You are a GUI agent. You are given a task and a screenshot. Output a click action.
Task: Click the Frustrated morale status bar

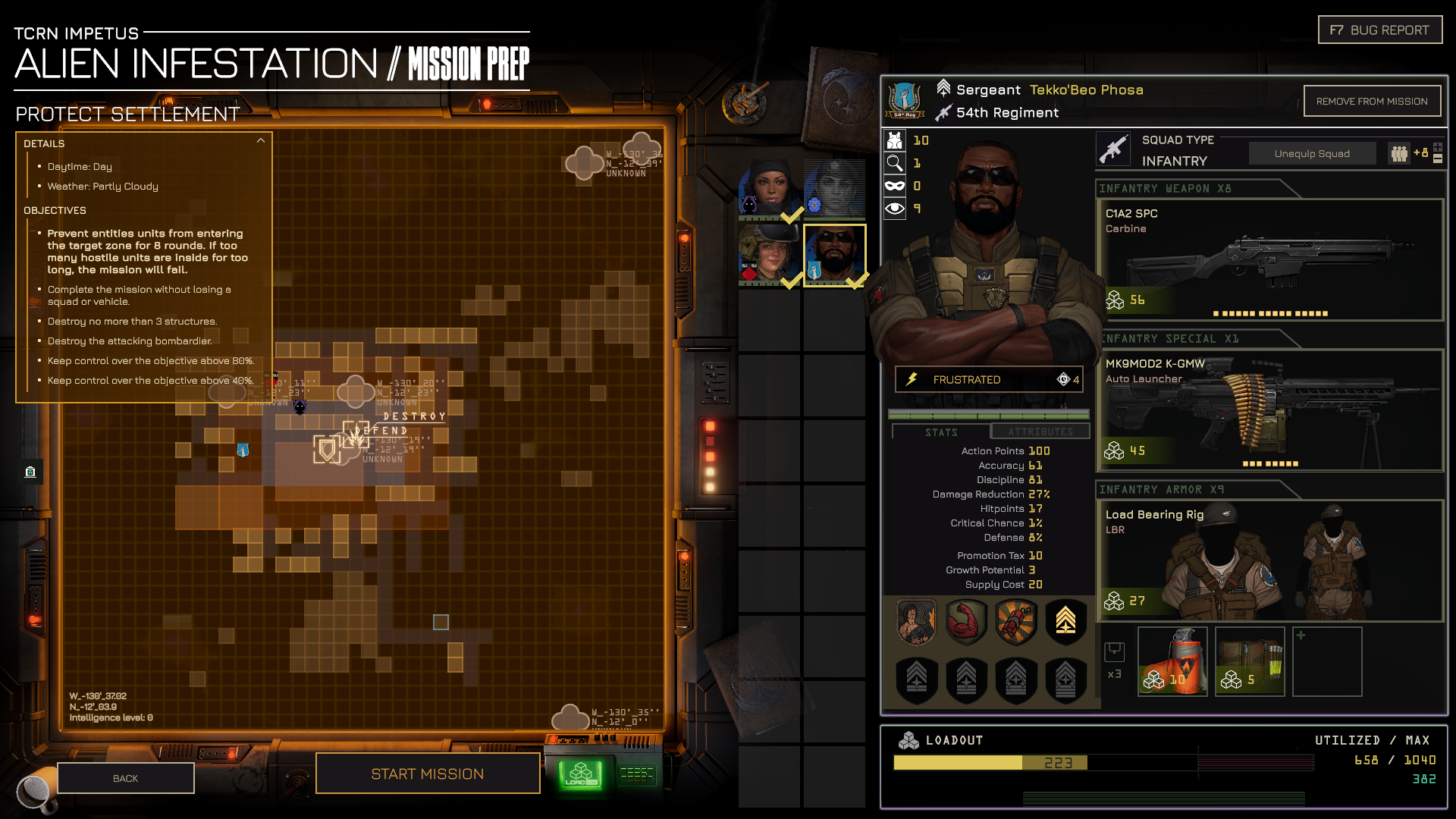988,379
